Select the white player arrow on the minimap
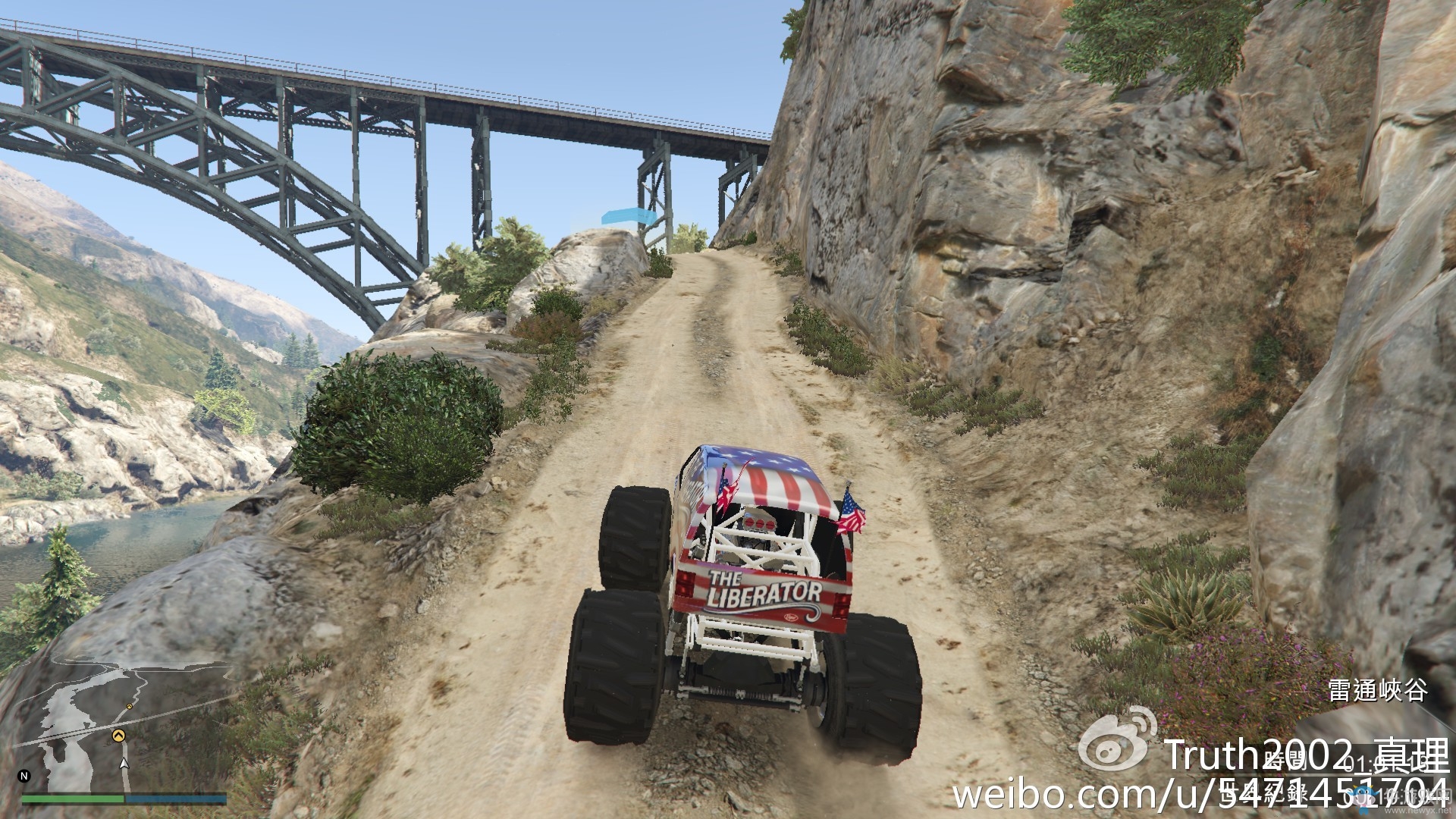This screenshot has width=1456, height=819. tap(124, 763)
